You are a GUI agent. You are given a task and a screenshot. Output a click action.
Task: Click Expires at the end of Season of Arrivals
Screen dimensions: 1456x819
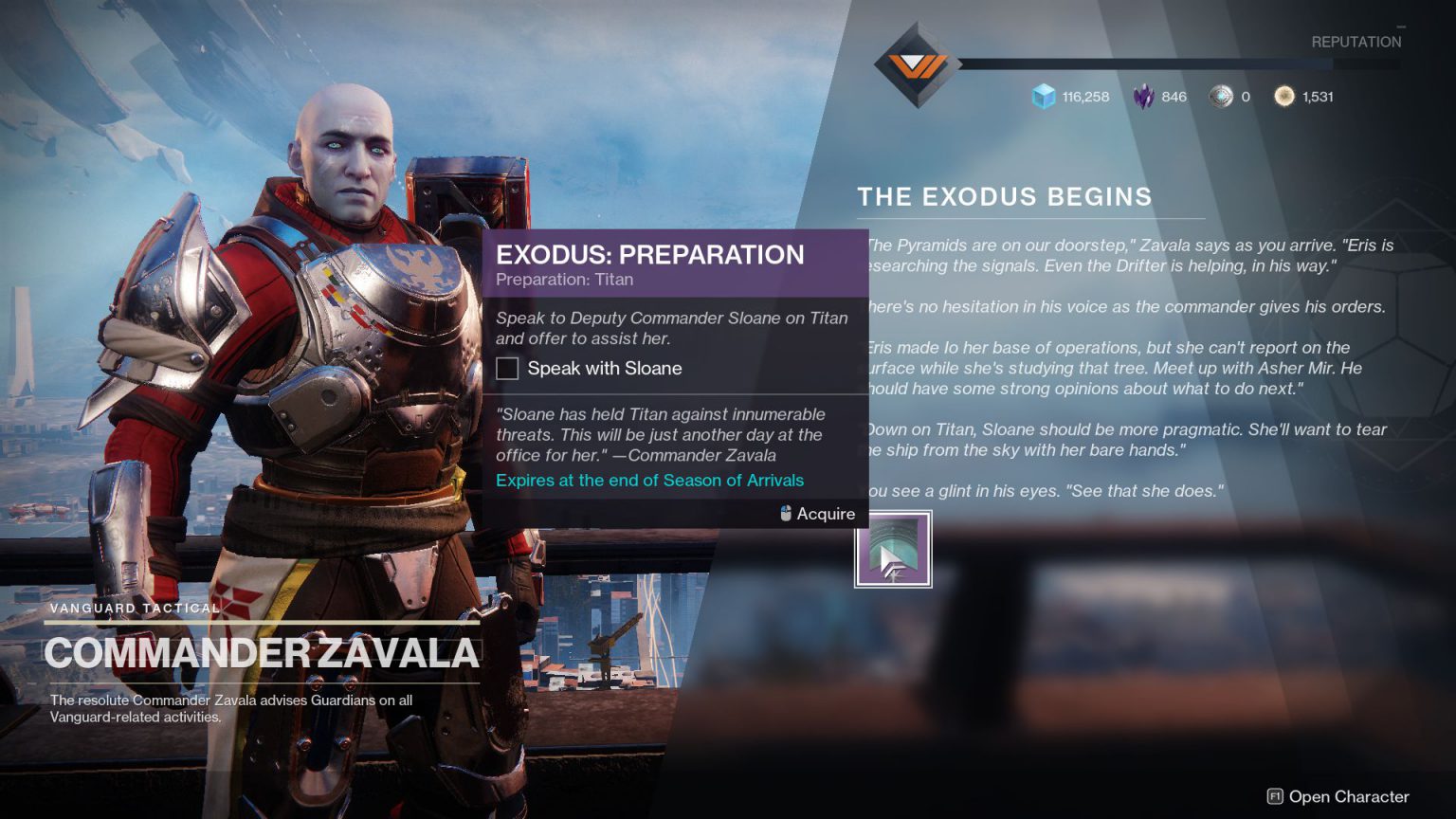[648, 481]
